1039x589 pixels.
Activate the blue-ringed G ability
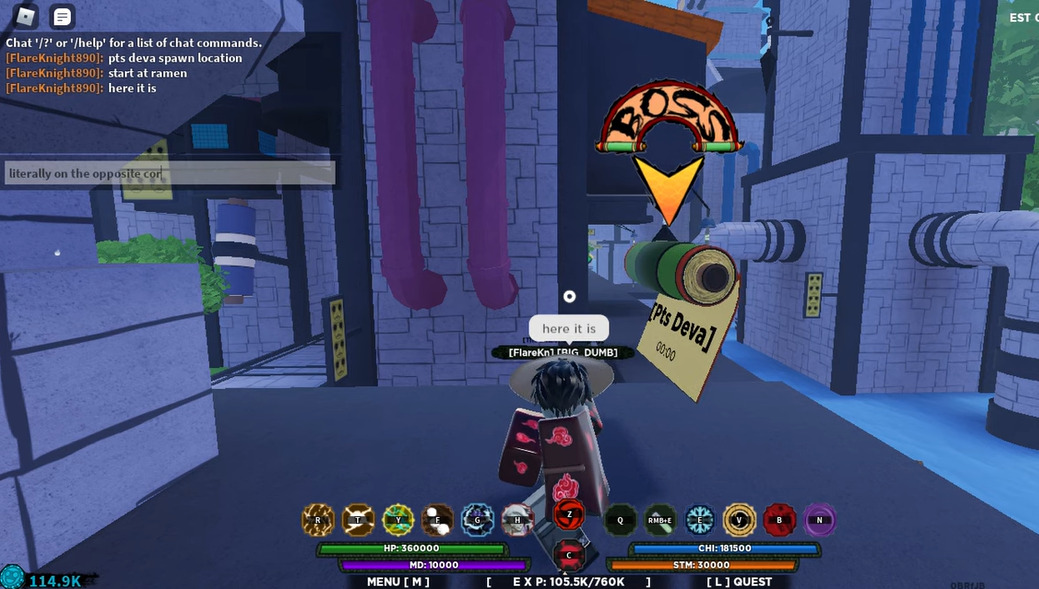tap(478, 520)
